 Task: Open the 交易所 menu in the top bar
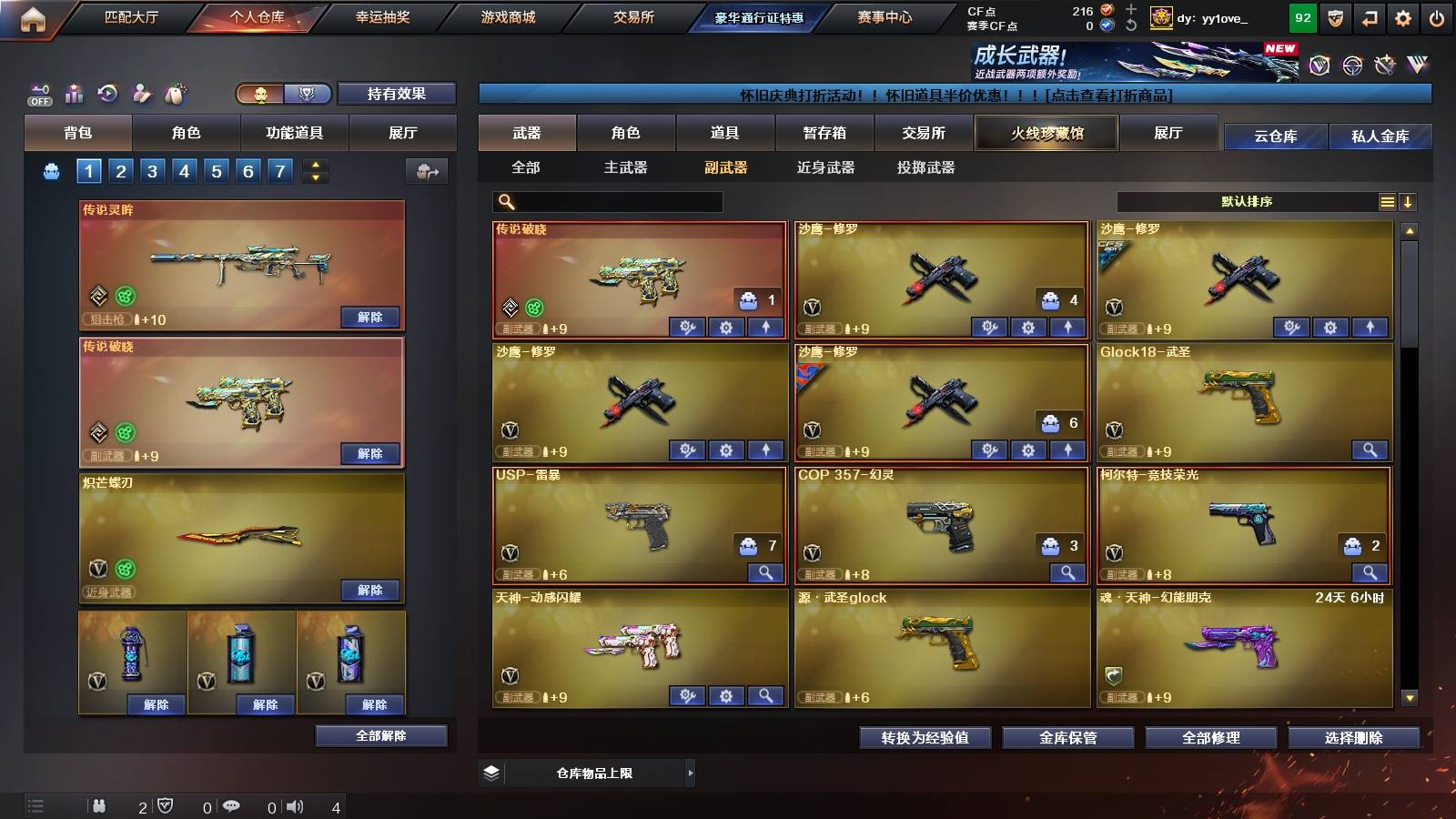(x=634, y=16)
